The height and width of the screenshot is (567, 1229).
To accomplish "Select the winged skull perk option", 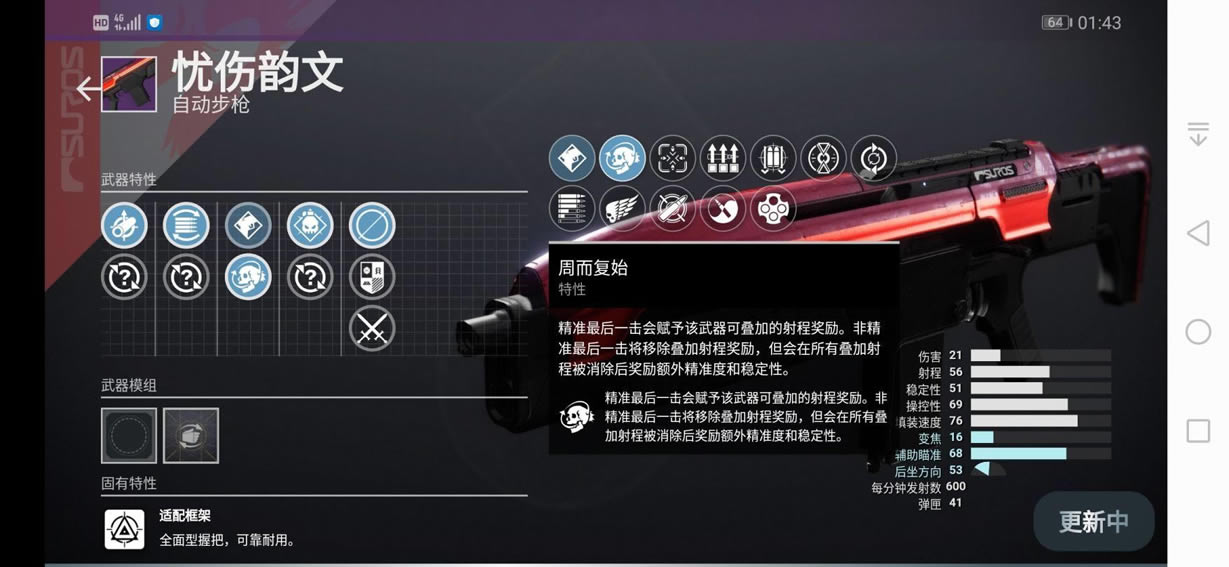I will (x=623, y=208).
